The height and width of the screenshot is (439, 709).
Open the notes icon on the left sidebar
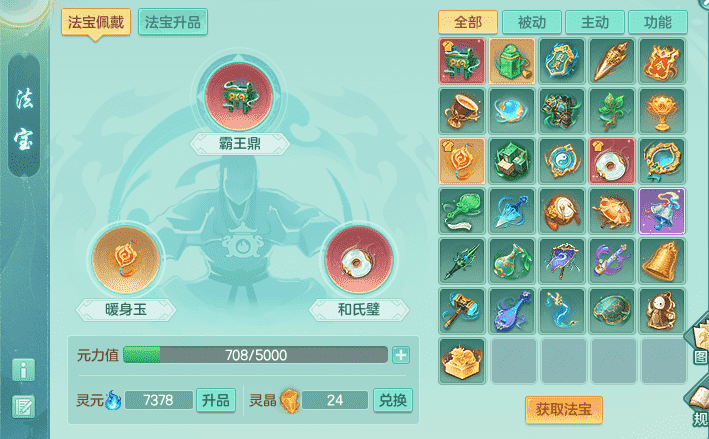click(23, 406)
